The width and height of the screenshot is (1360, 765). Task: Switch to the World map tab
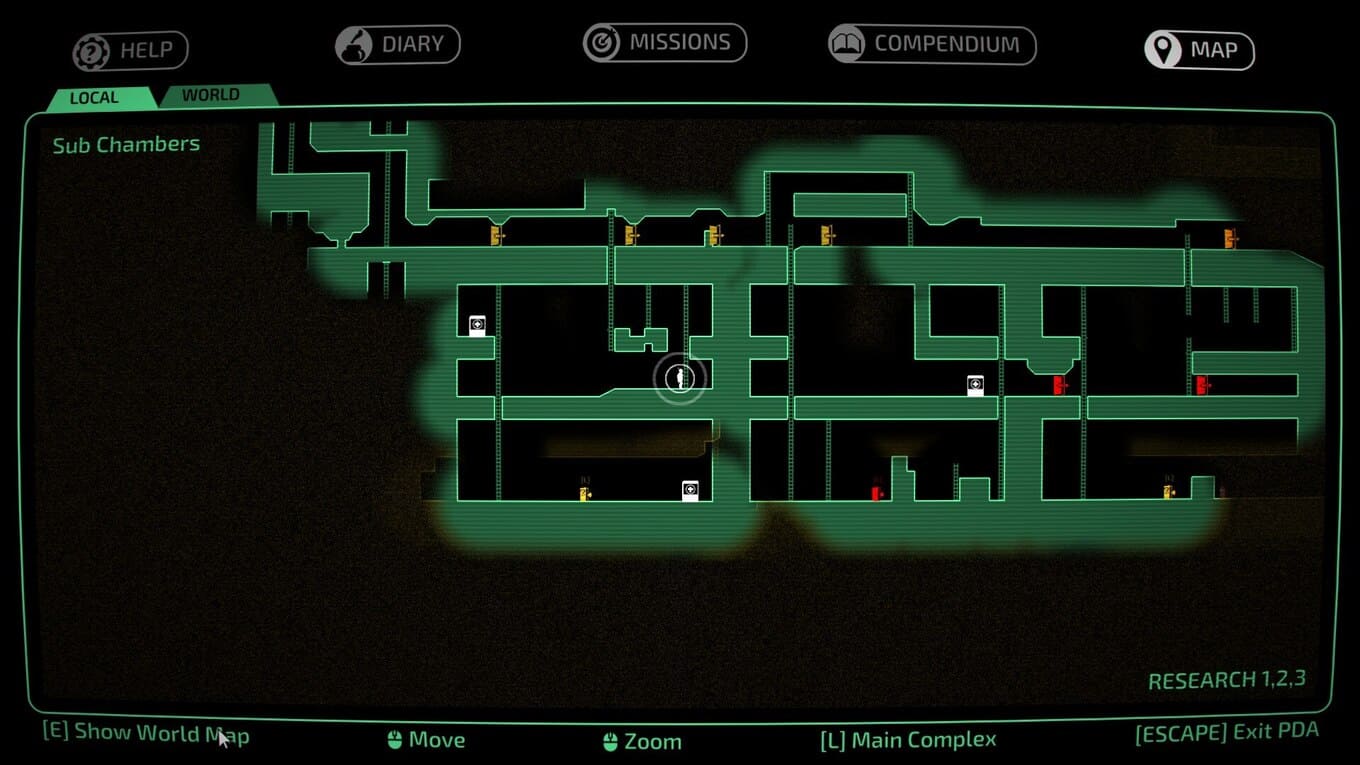point(212,95)
